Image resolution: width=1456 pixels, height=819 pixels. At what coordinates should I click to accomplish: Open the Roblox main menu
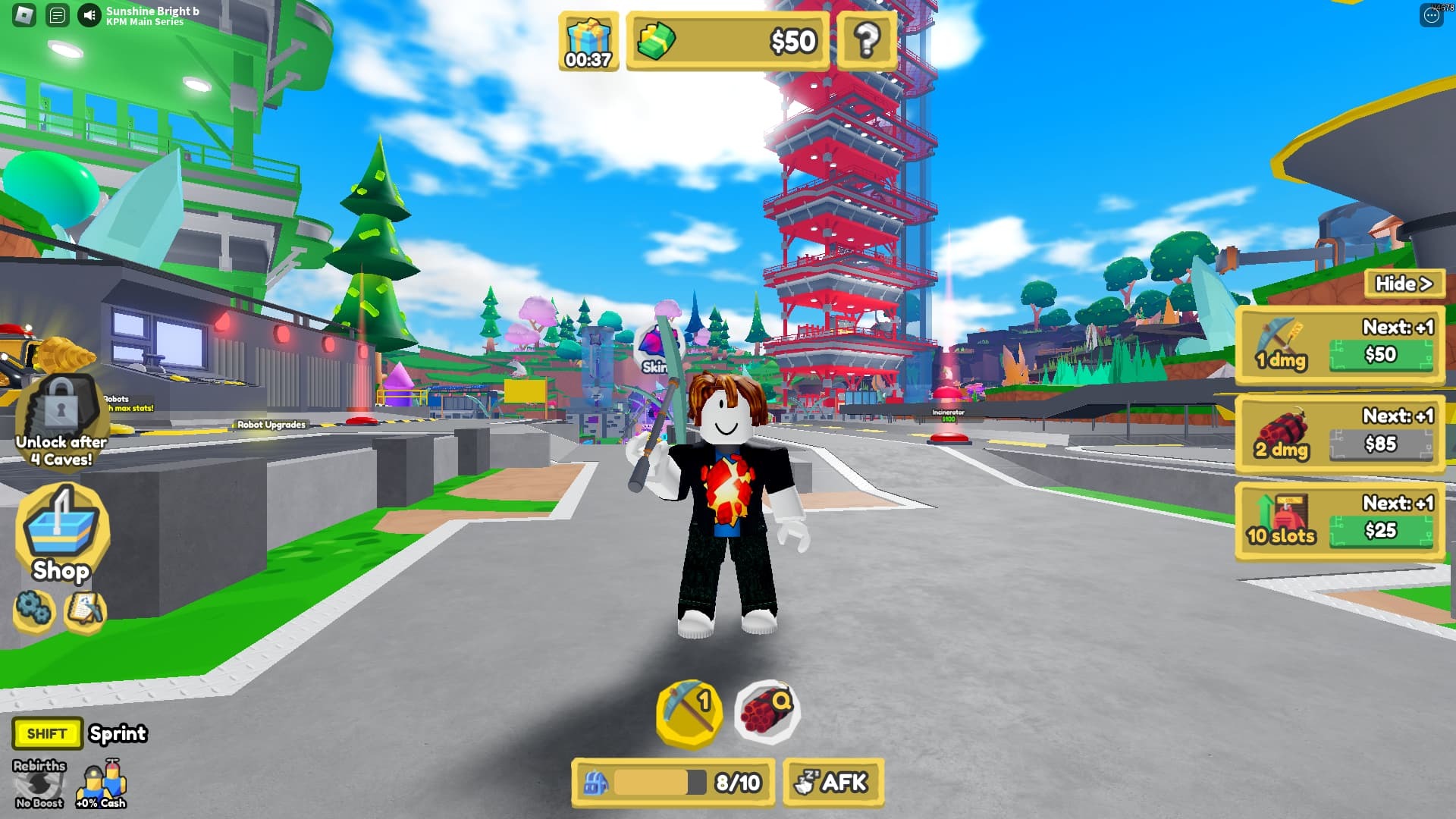[x=24, y=15]
